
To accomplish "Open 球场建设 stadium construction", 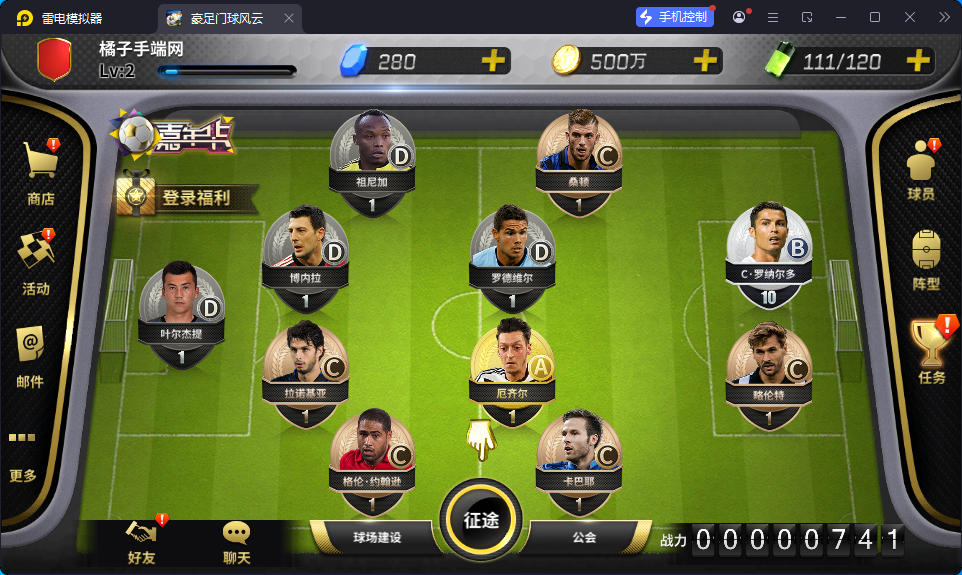I will coord(376,538).
